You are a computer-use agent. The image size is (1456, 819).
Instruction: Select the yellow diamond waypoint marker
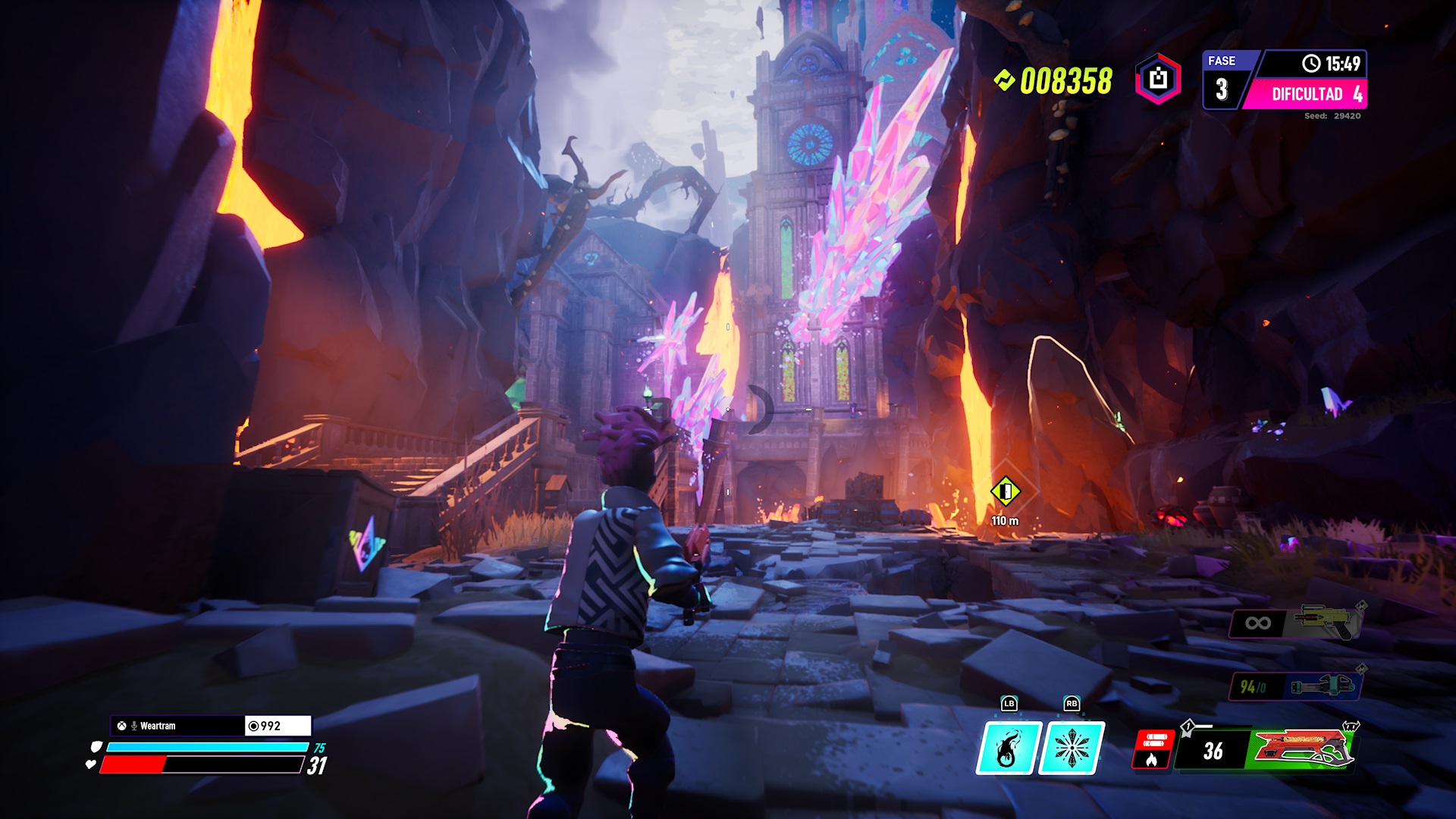[x=1006, y=491]
